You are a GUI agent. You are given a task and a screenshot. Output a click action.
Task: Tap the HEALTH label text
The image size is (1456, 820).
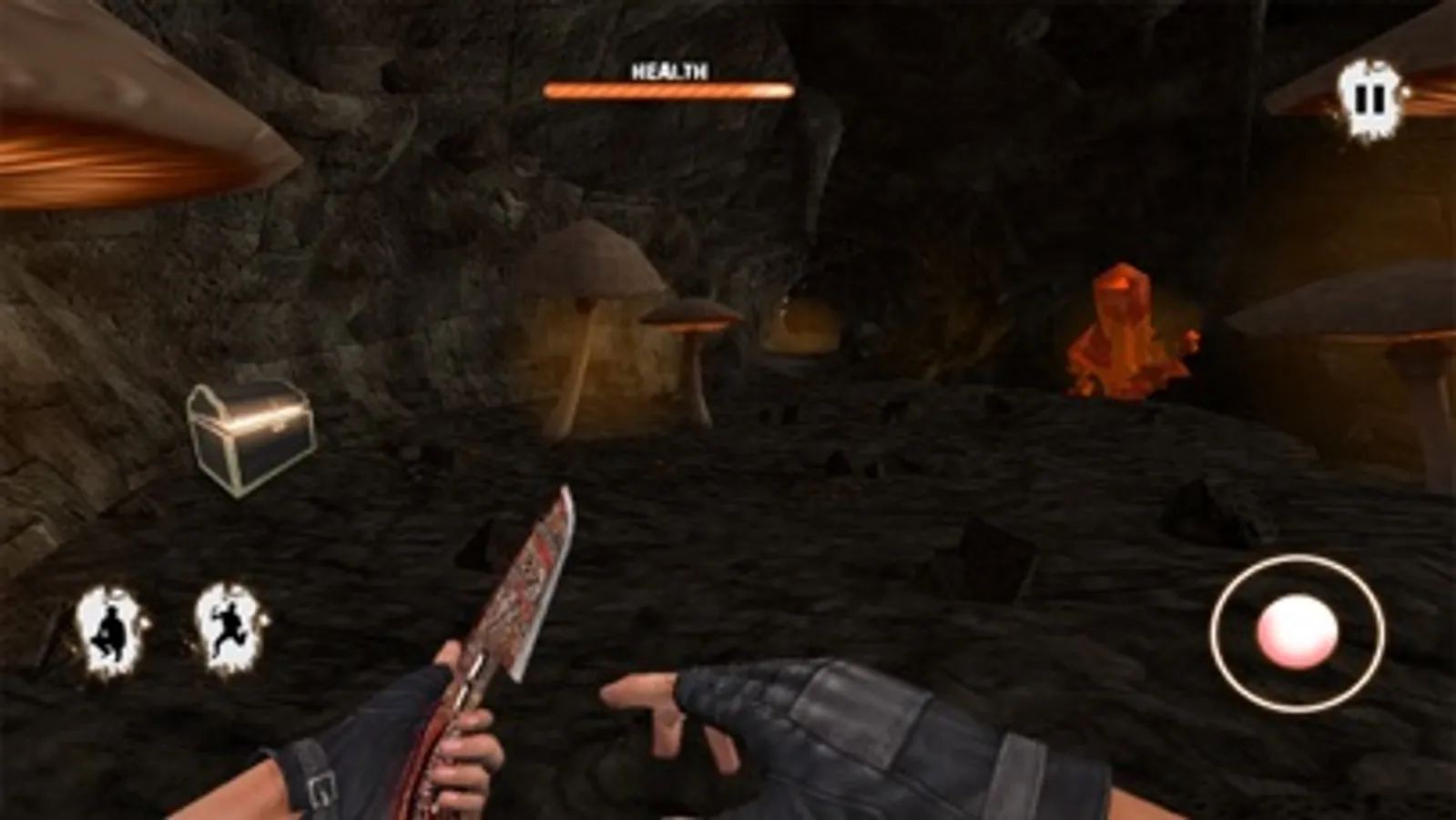tap(667, 70)
